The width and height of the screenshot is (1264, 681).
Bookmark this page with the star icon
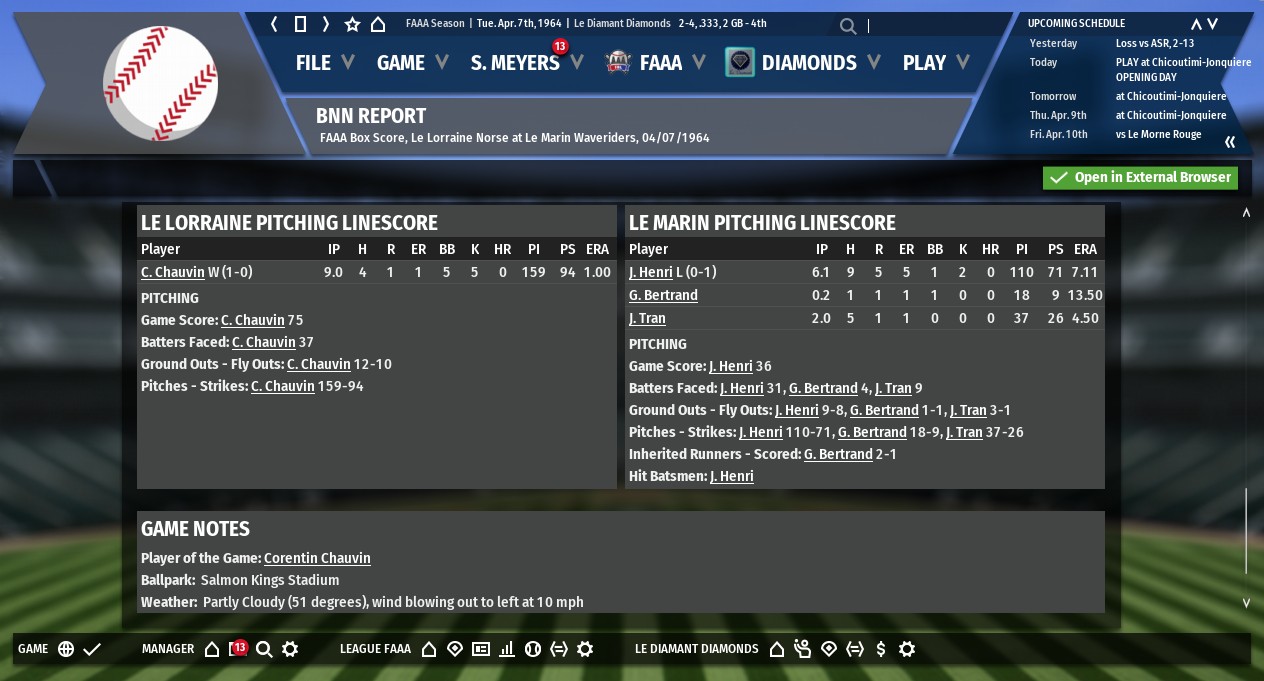(352, 24)
